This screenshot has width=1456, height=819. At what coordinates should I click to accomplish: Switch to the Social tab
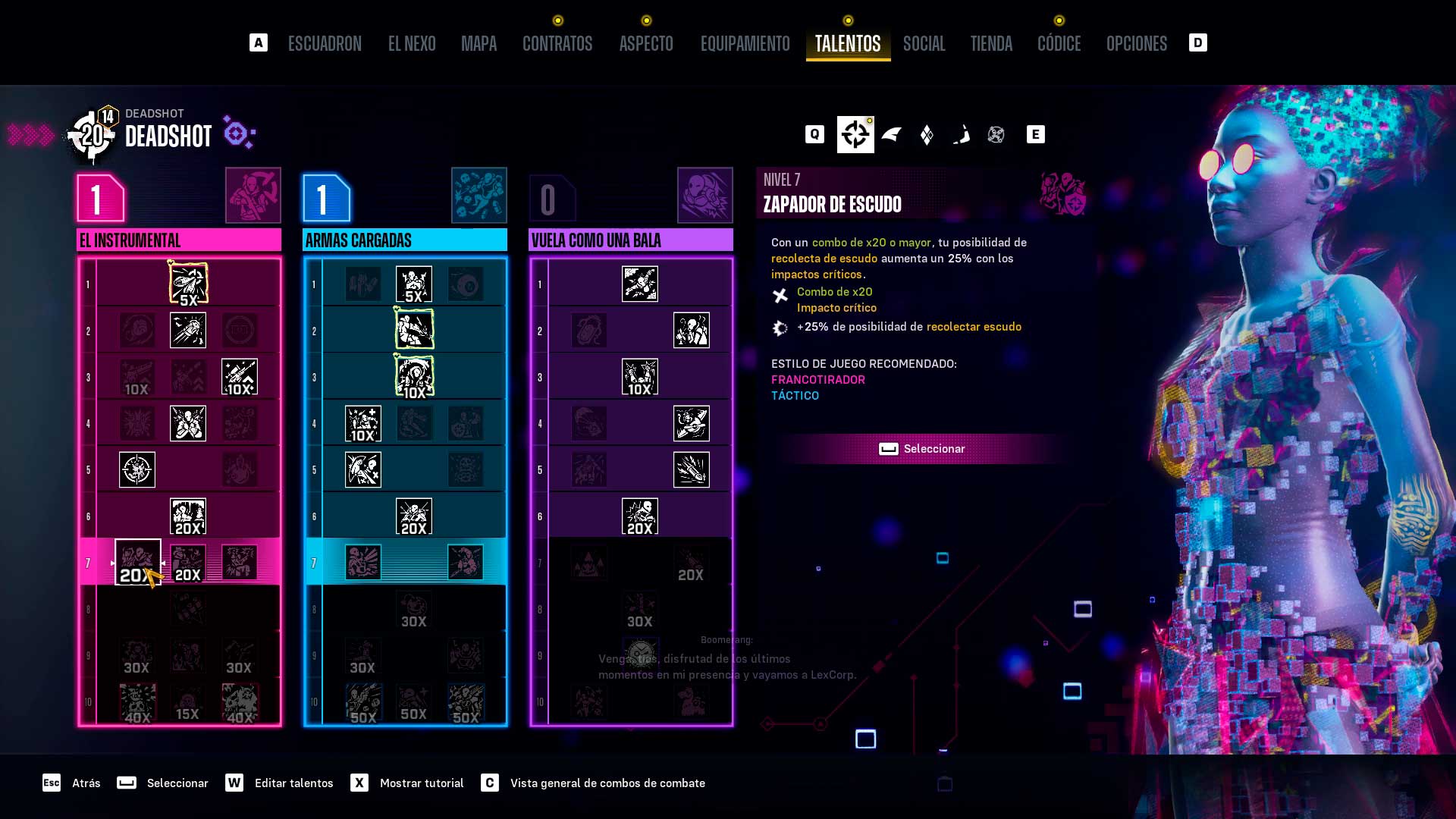tap(924, 44)
